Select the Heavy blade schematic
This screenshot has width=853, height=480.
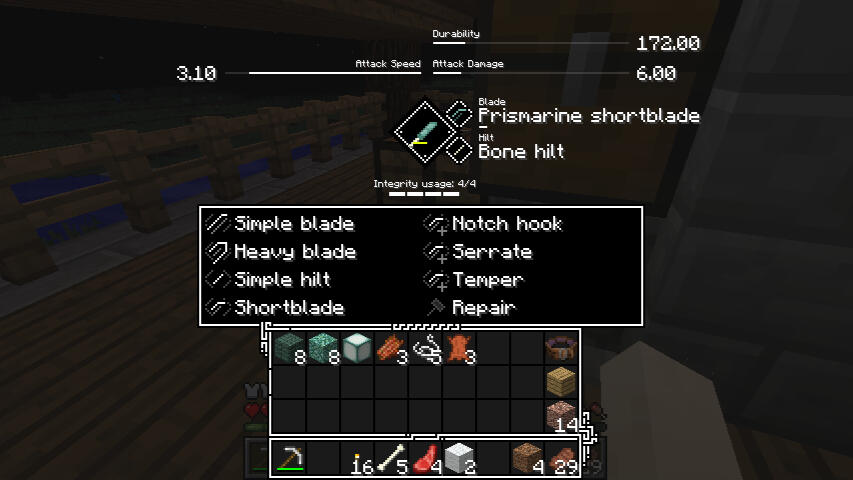pyautogui.click(x=294, y=252)
